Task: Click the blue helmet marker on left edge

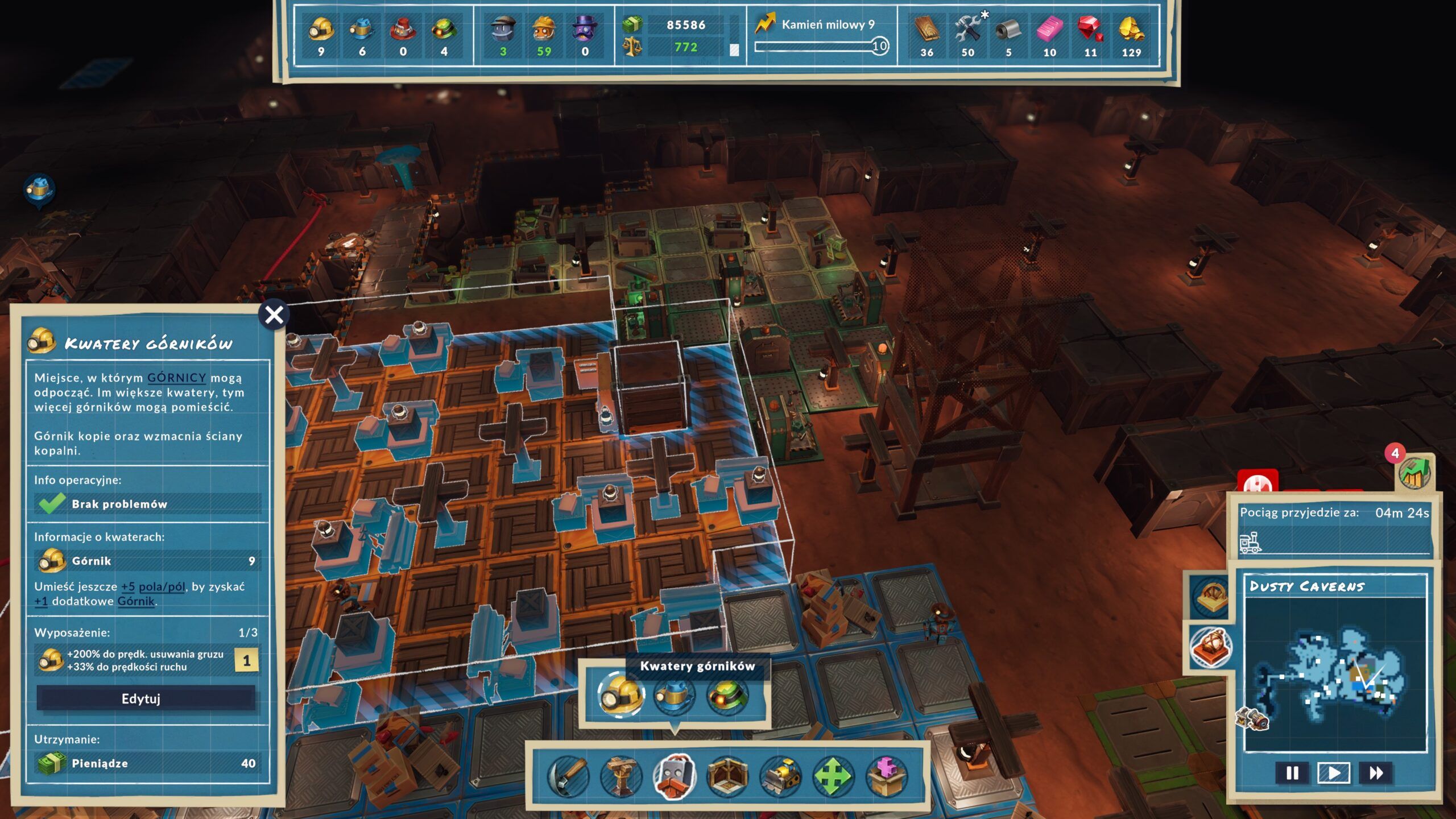Action: [40, 189]
